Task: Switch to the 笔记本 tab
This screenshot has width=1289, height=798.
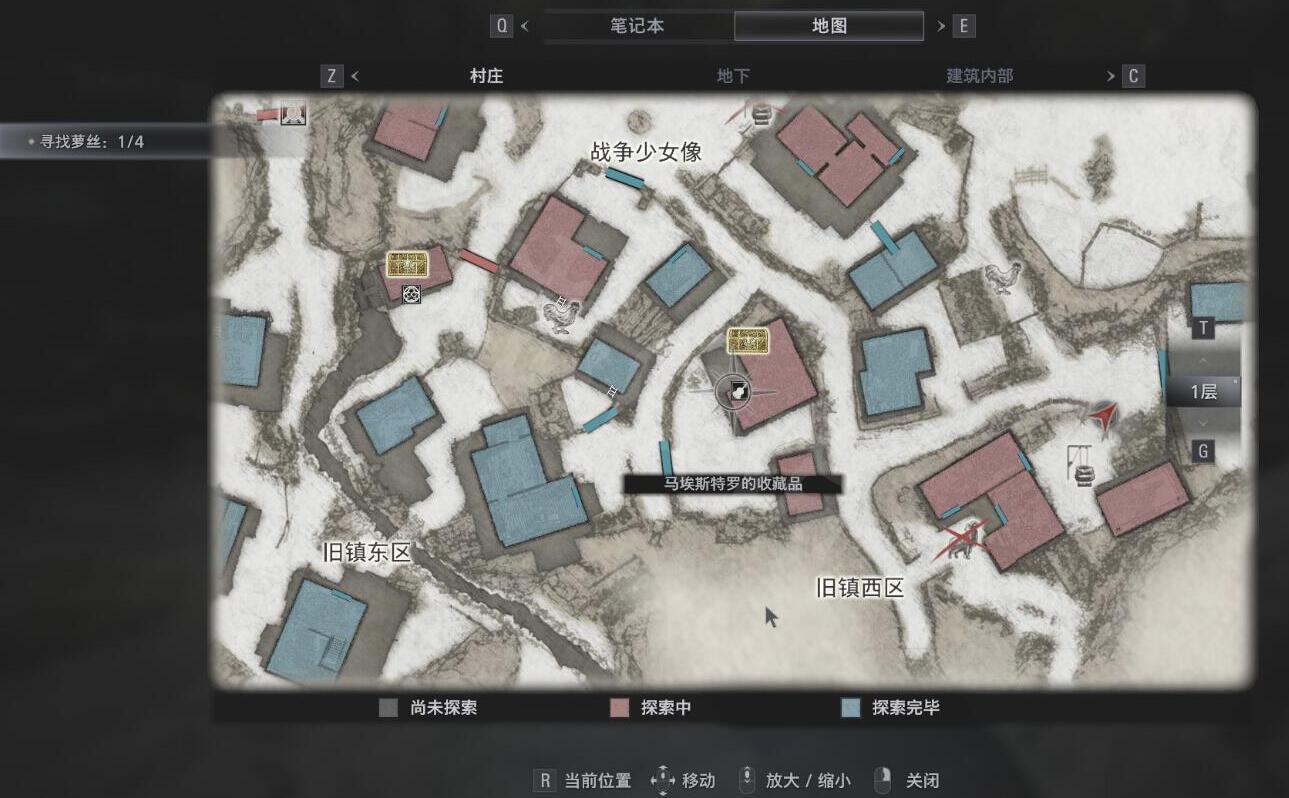Action: [637, 25]
